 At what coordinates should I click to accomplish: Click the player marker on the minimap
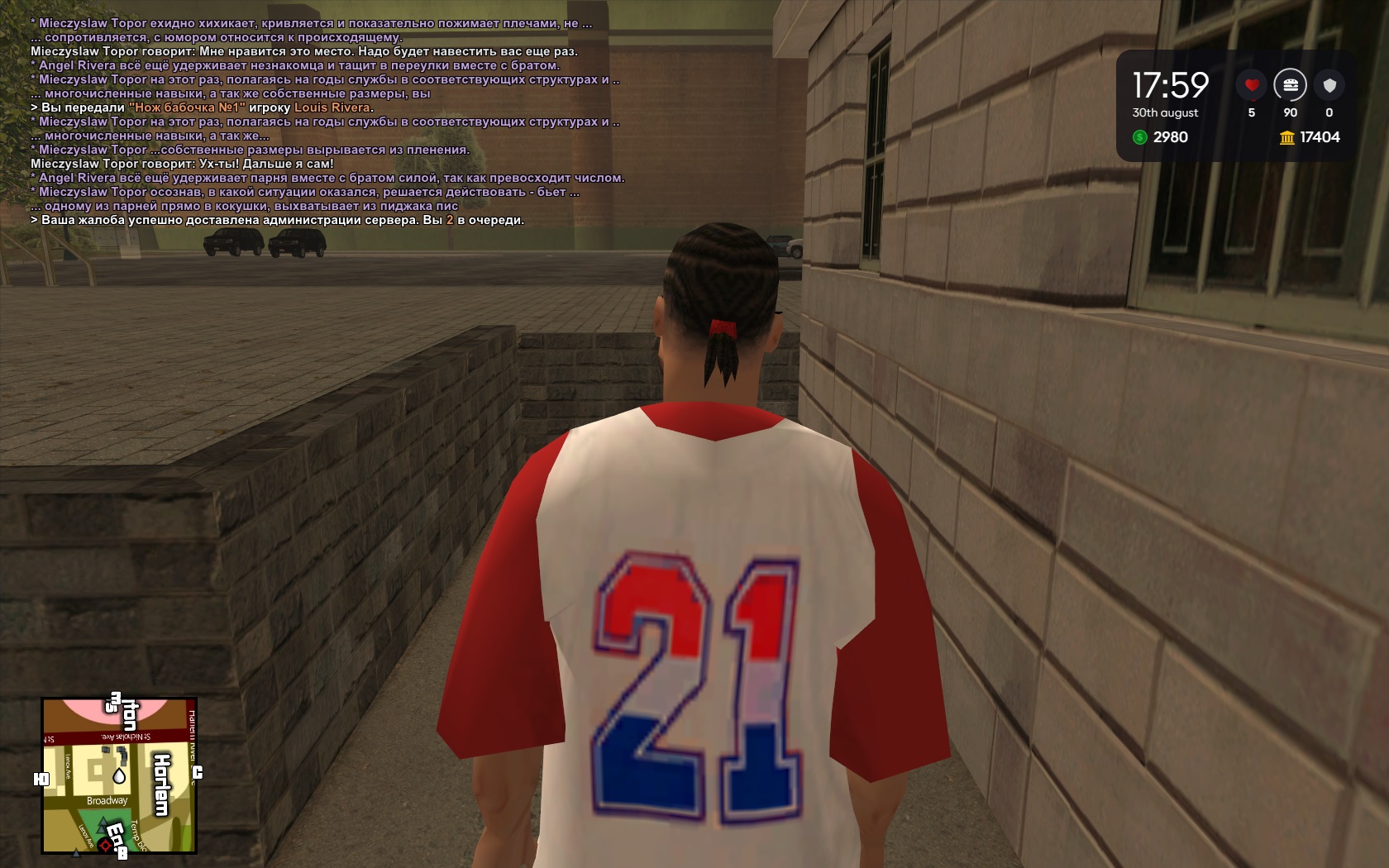[120, 776]
